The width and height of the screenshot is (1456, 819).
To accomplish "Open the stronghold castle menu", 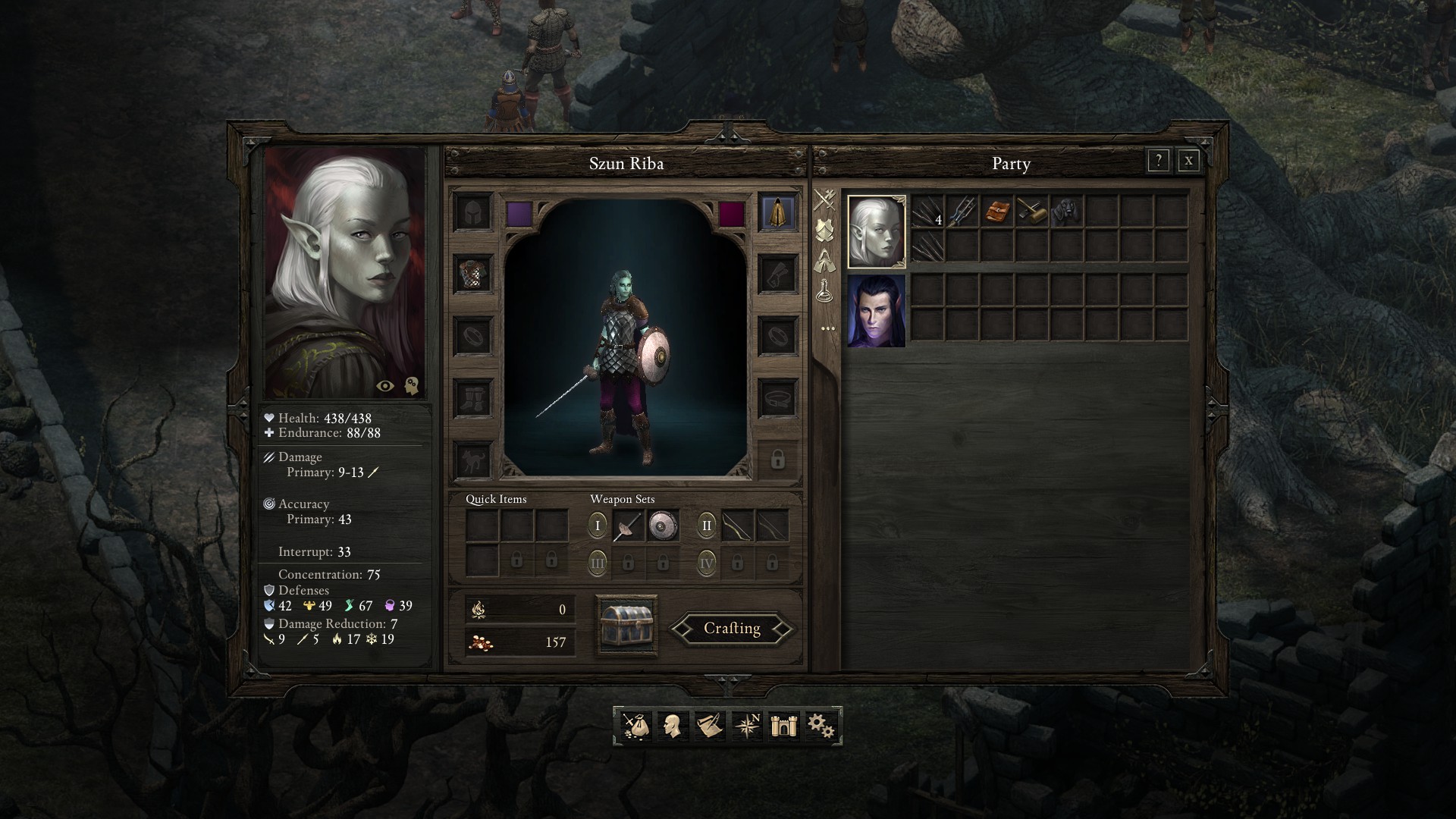I will 783,726.
